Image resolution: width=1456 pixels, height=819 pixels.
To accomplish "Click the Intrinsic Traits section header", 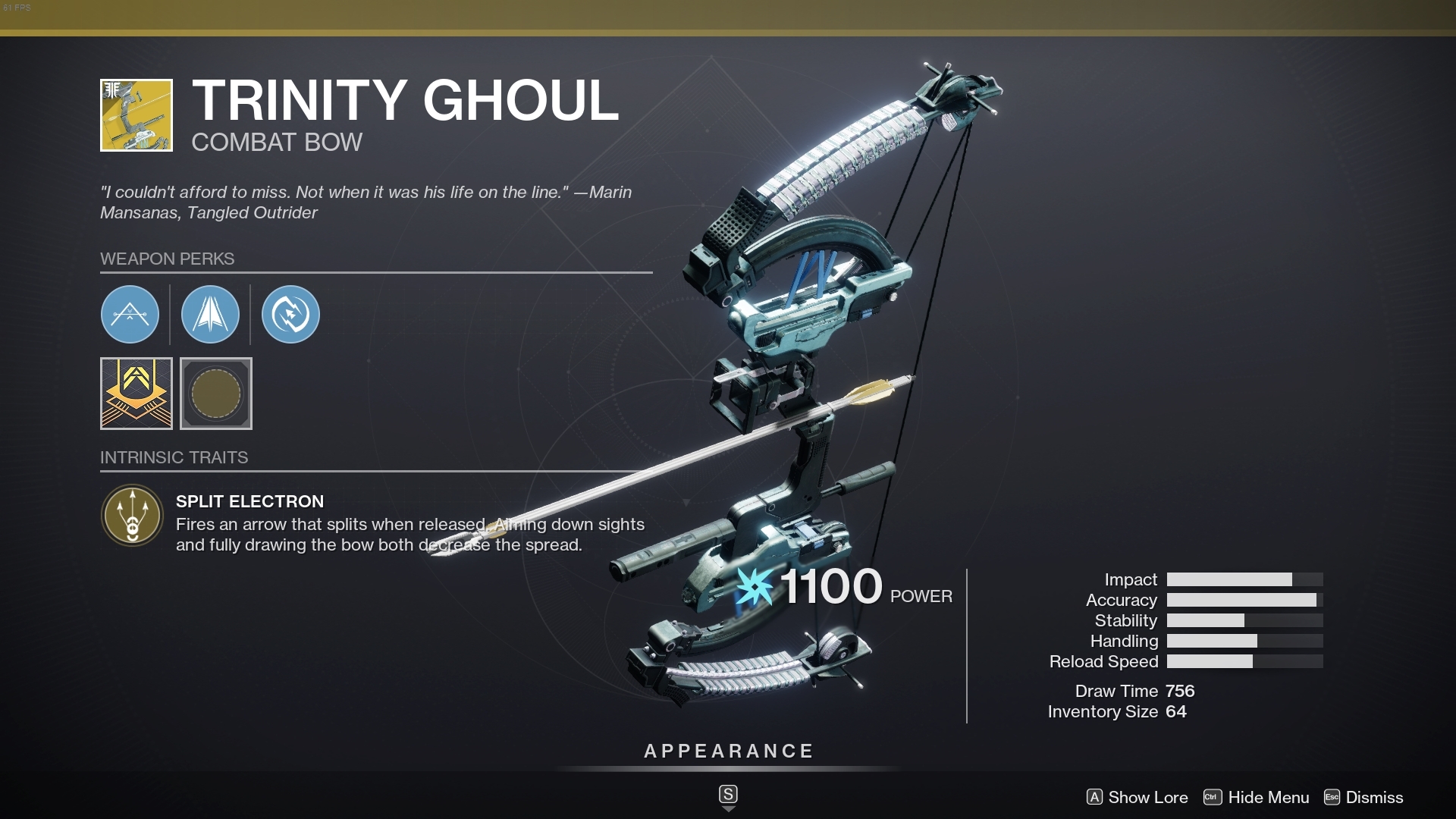I will point(174,457).
